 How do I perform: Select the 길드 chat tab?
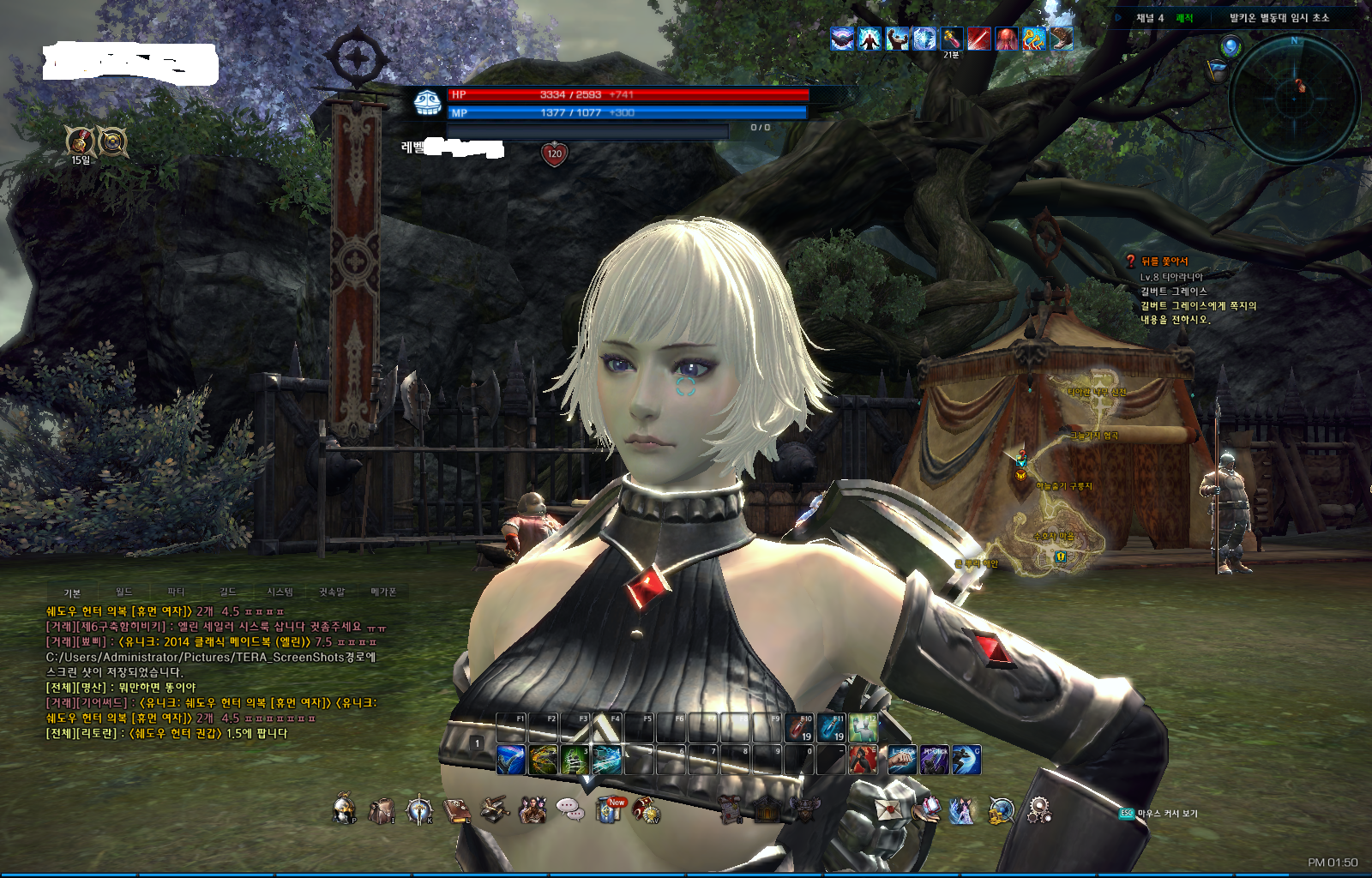click(x=227, y=592)
